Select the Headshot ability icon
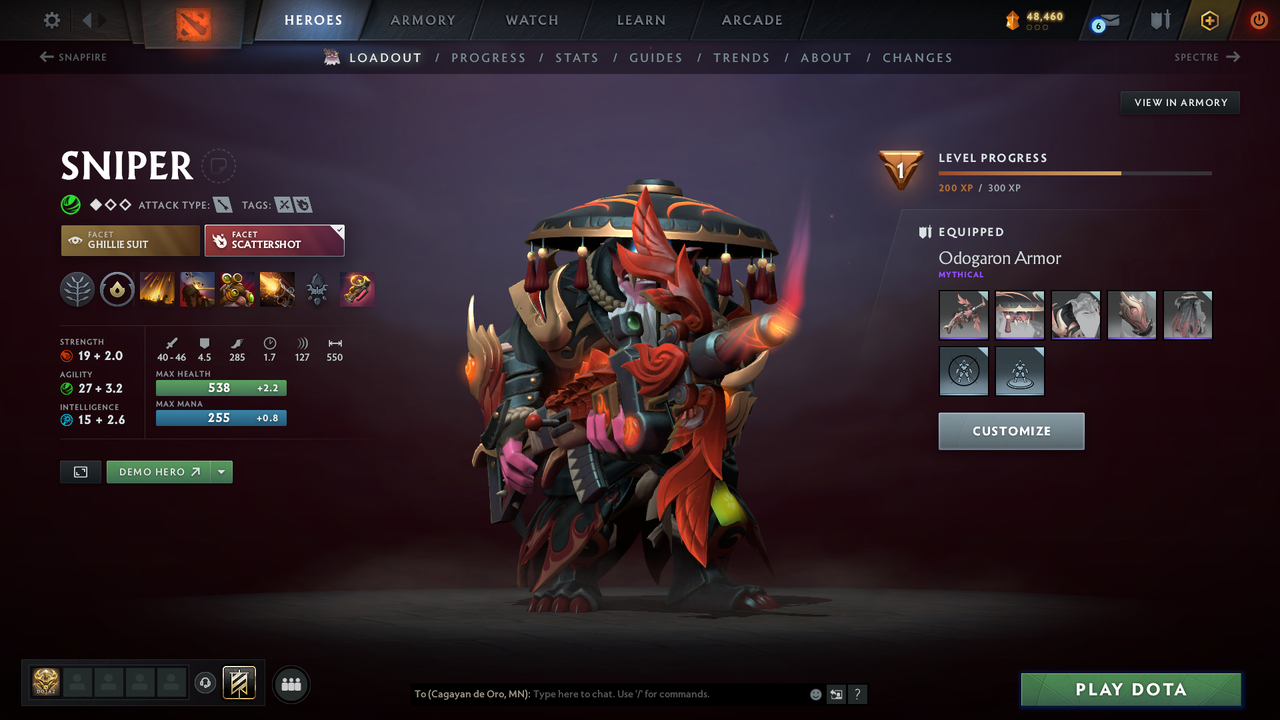 [197, 289]
